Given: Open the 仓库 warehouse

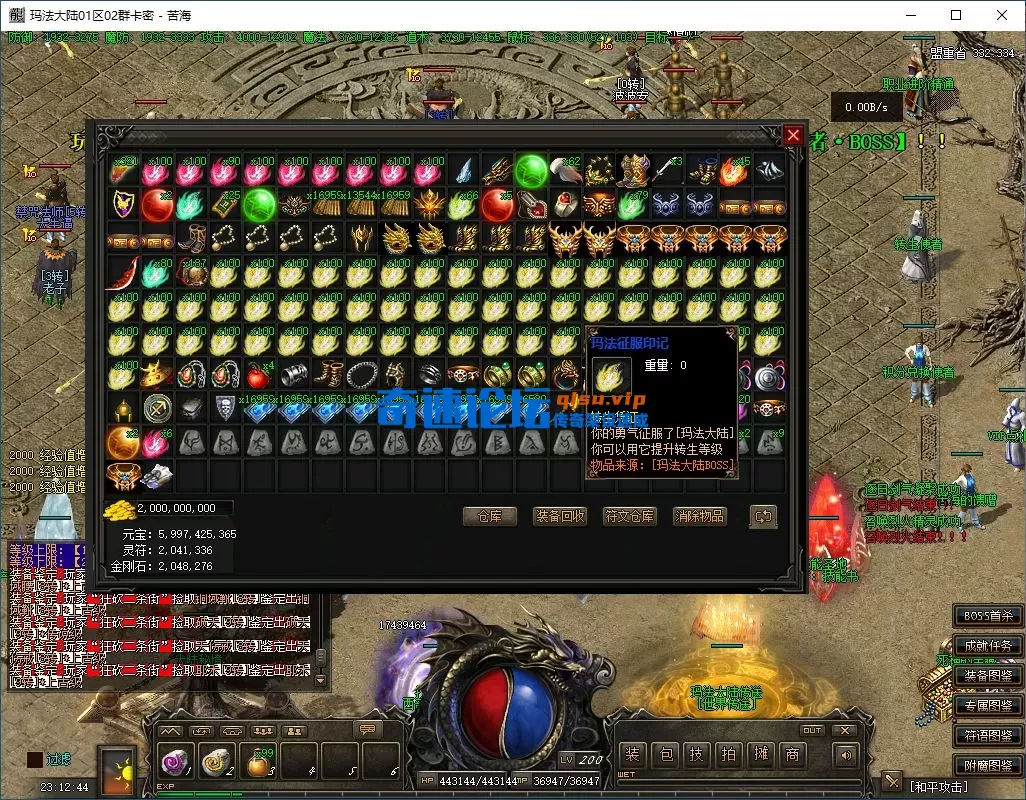Looking at the screenshot, I should (489, 516).
